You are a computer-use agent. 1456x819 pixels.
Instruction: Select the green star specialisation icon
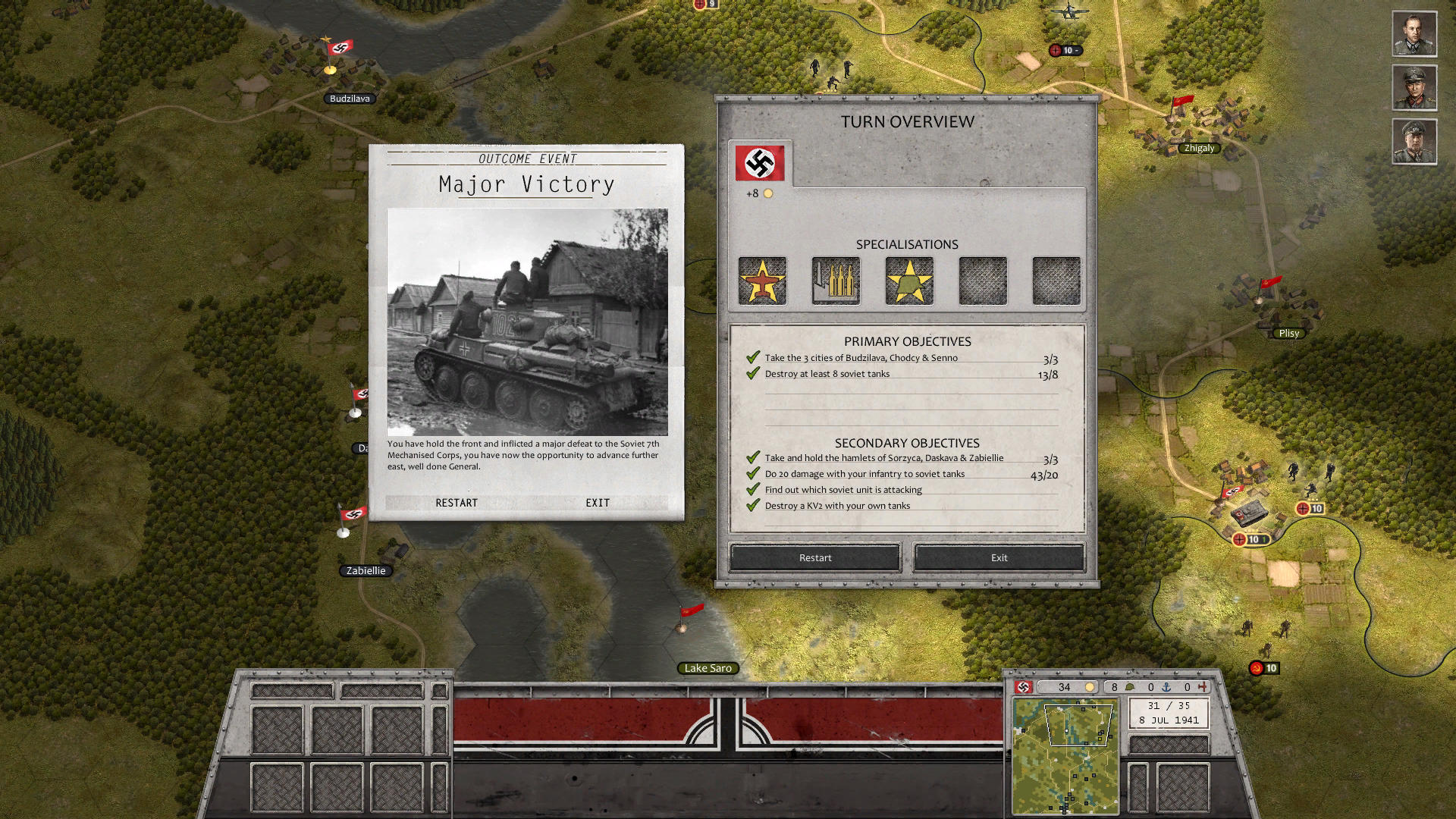[x=909, y=281]
